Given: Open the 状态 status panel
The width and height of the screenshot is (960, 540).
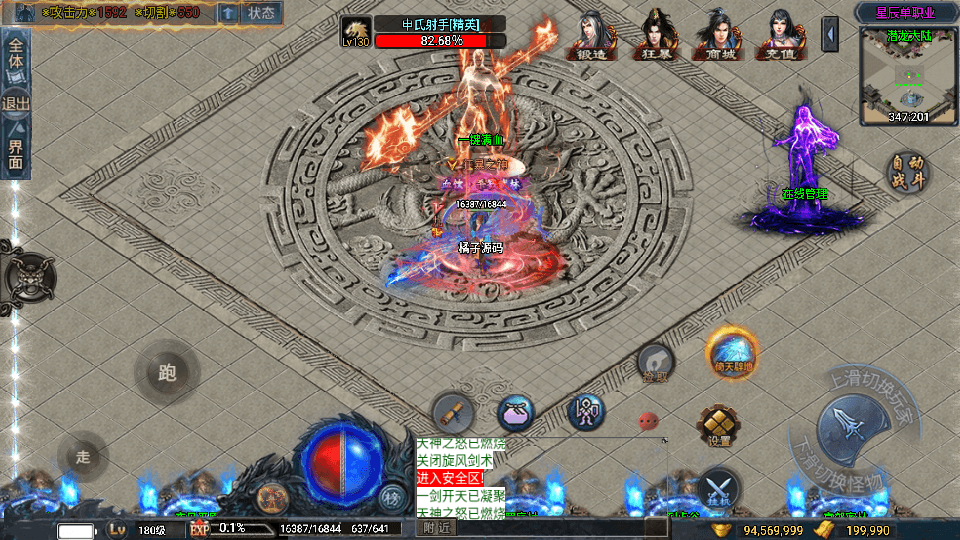Looking at the screenshot, I should pos(261,13).
